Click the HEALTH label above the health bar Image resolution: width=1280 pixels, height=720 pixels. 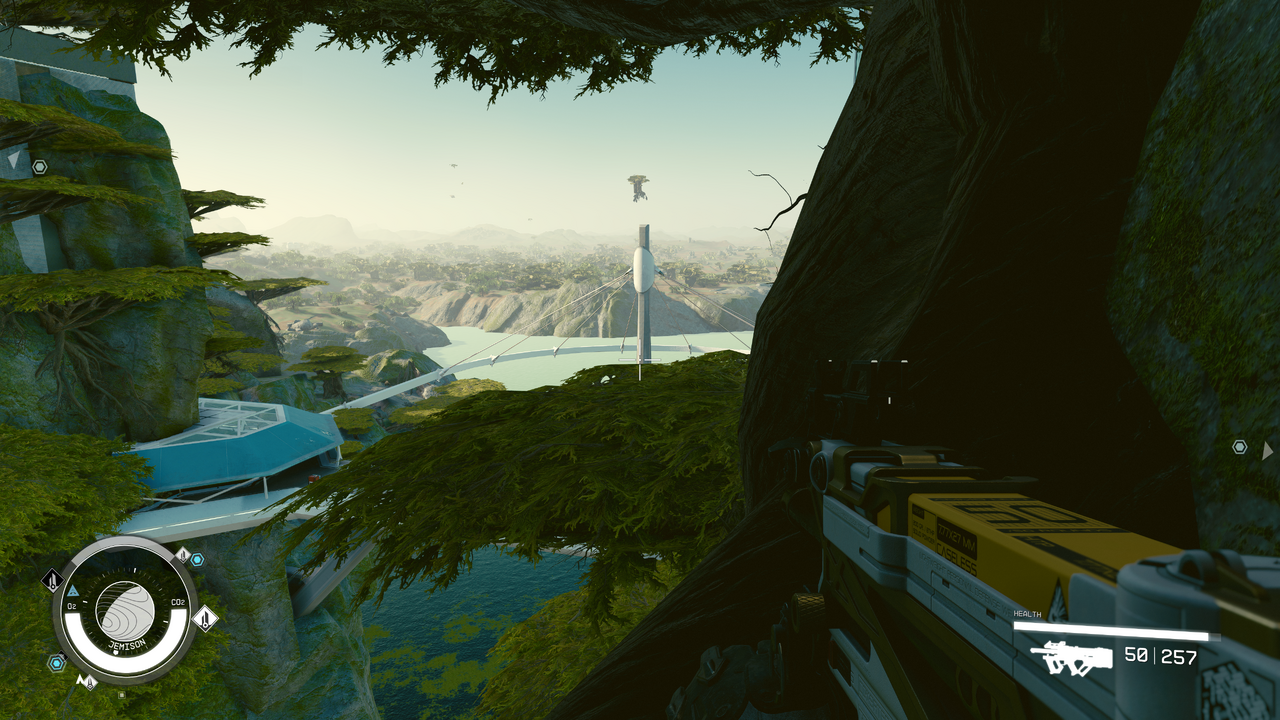click(1026, 613)
